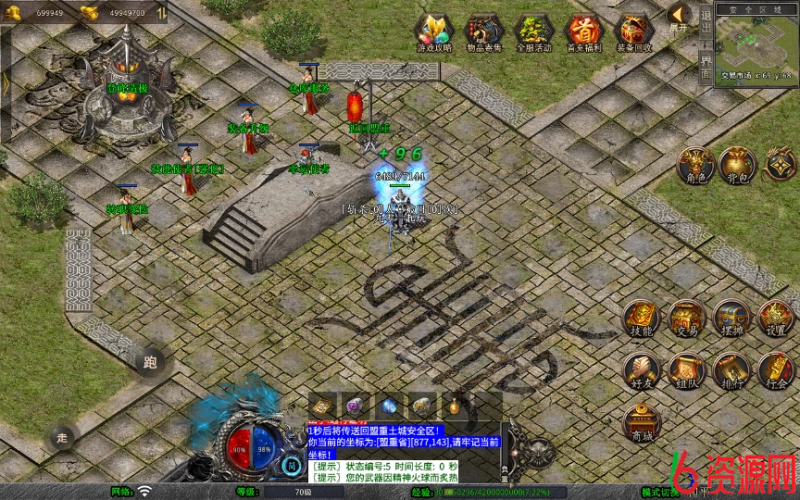Open the 背包 backpack inventory

(x=737, y=165)
